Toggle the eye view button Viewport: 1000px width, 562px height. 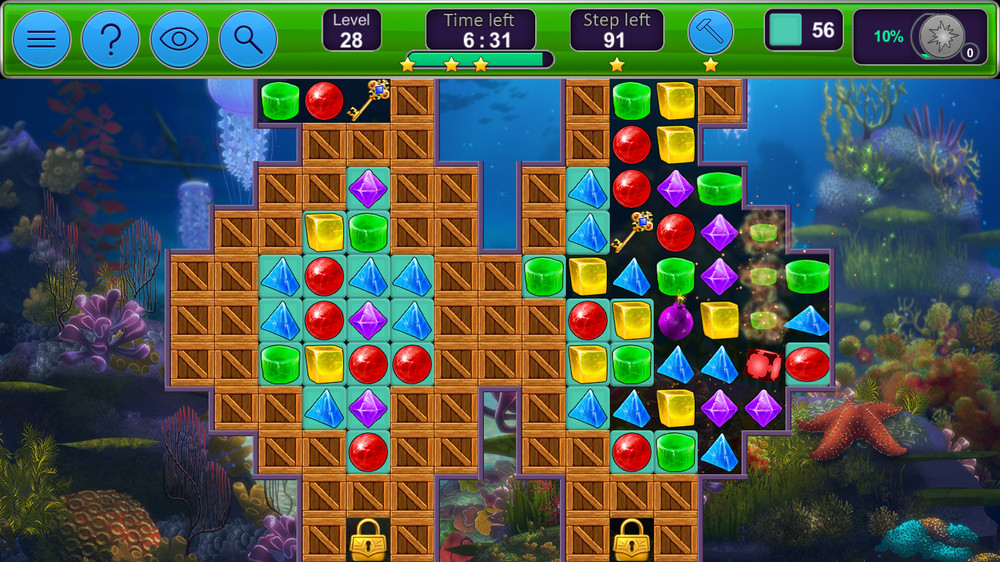click(179, 40)
